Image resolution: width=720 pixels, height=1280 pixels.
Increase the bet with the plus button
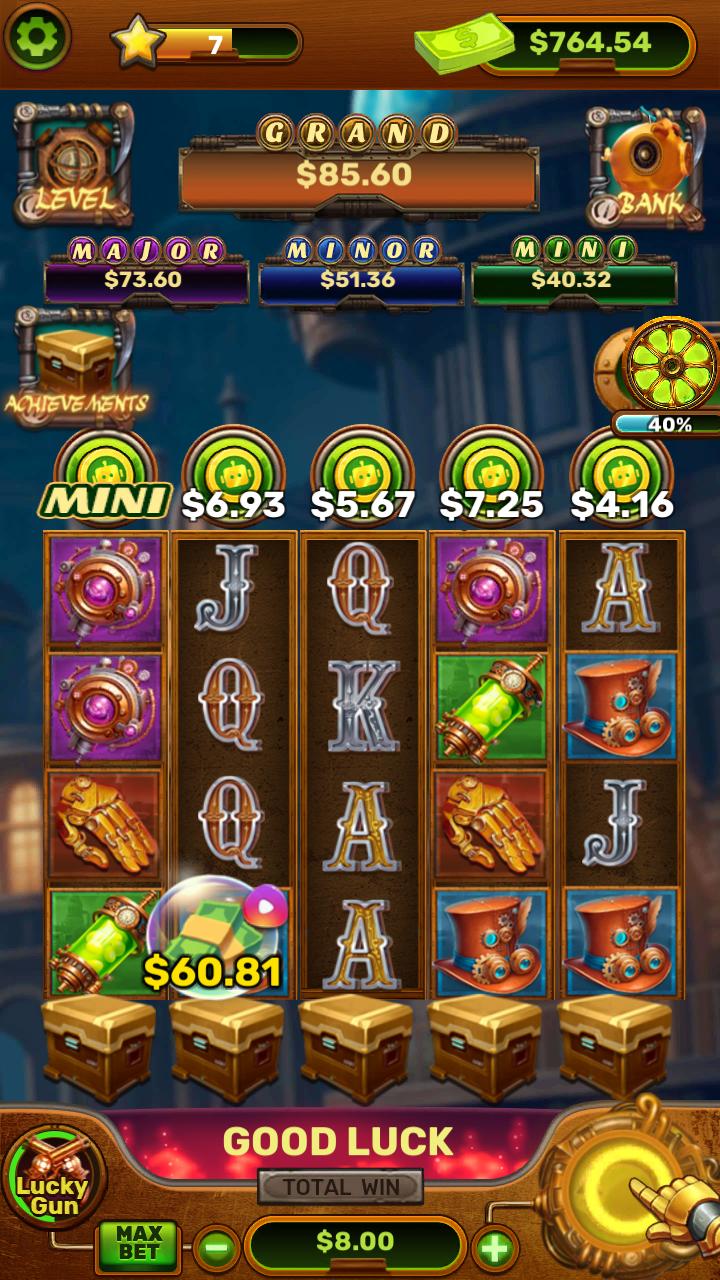[495, 1247]
